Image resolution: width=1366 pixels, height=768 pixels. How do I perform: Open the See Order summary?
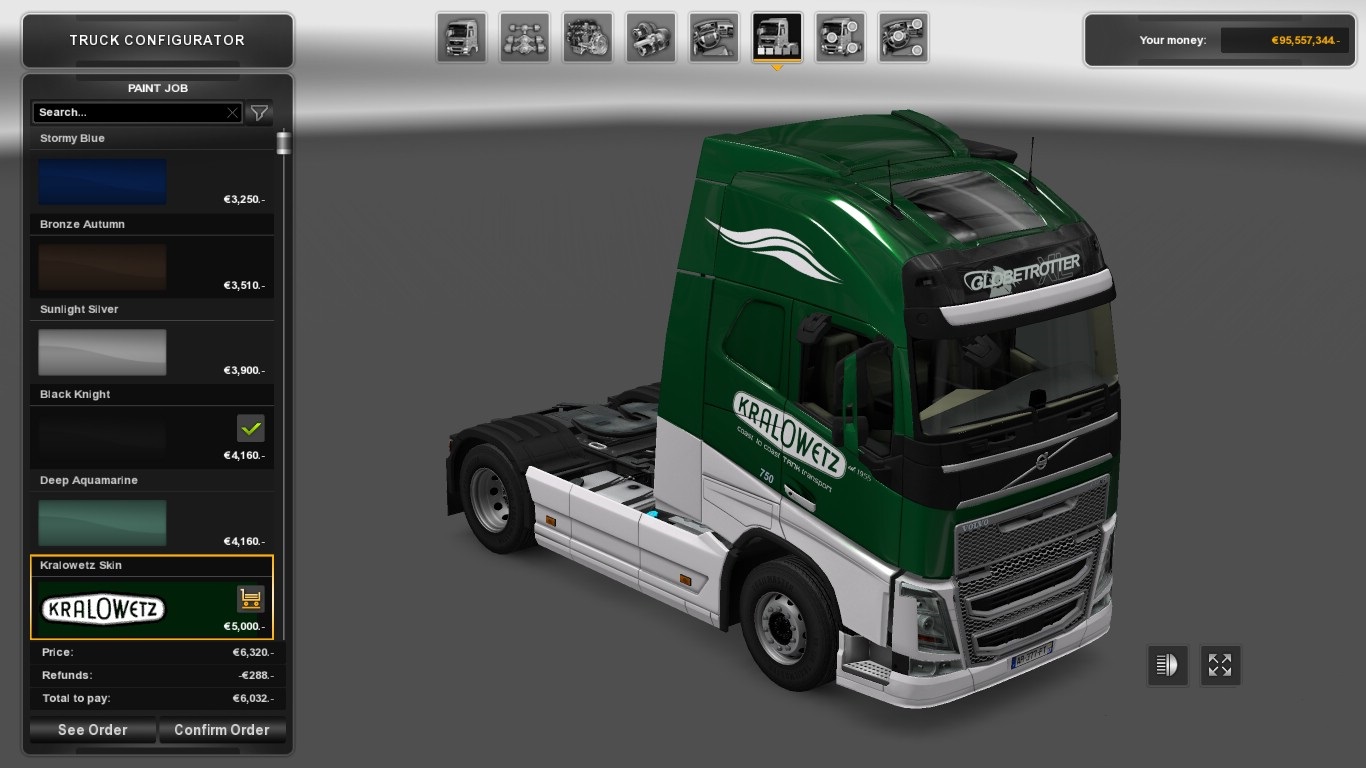point(93,730)
